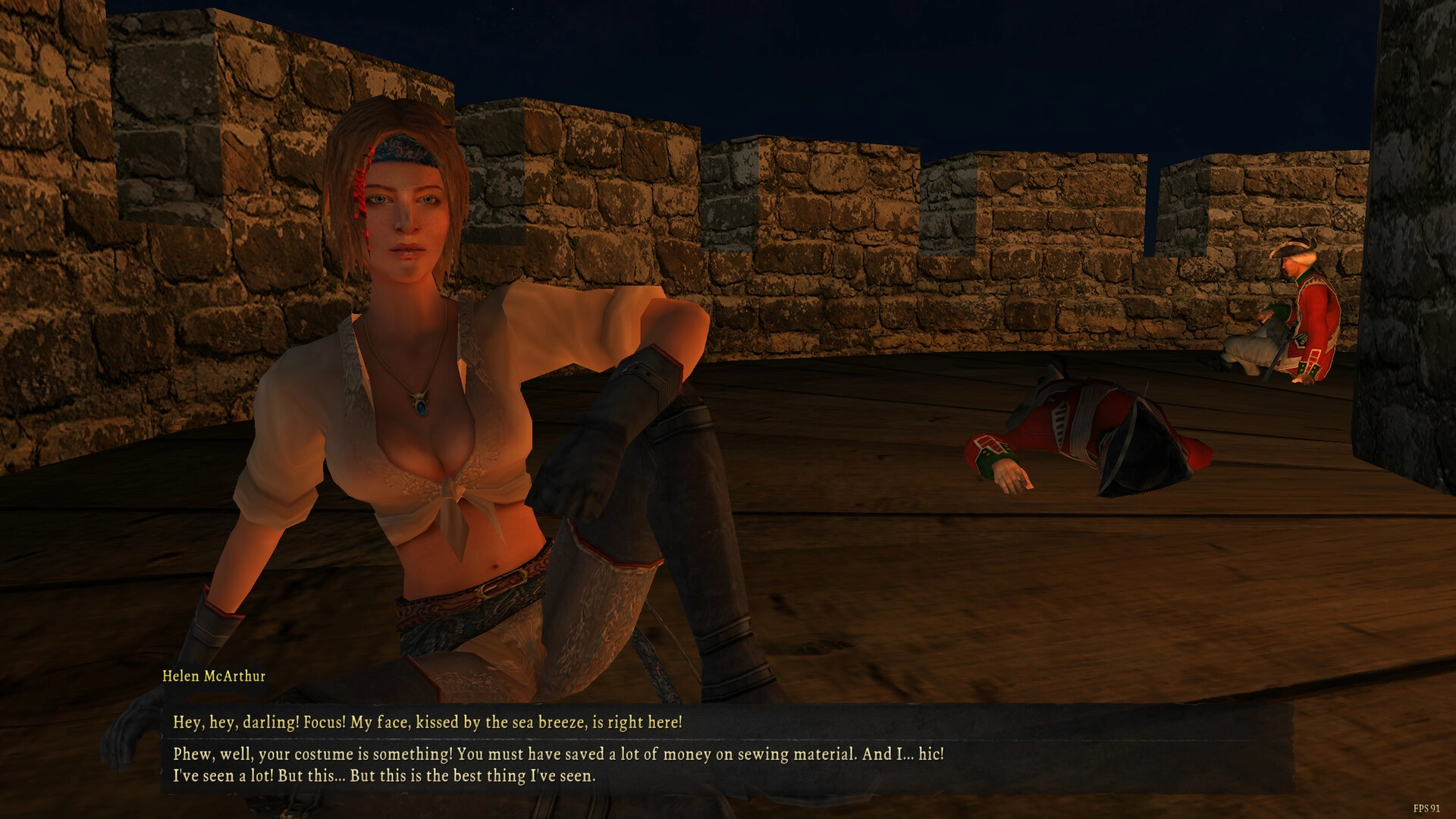Choose the "Phew, well, your costume" reply
Image resolution: width=1456 pixels, height=819 pixels.
pos(558,765)
